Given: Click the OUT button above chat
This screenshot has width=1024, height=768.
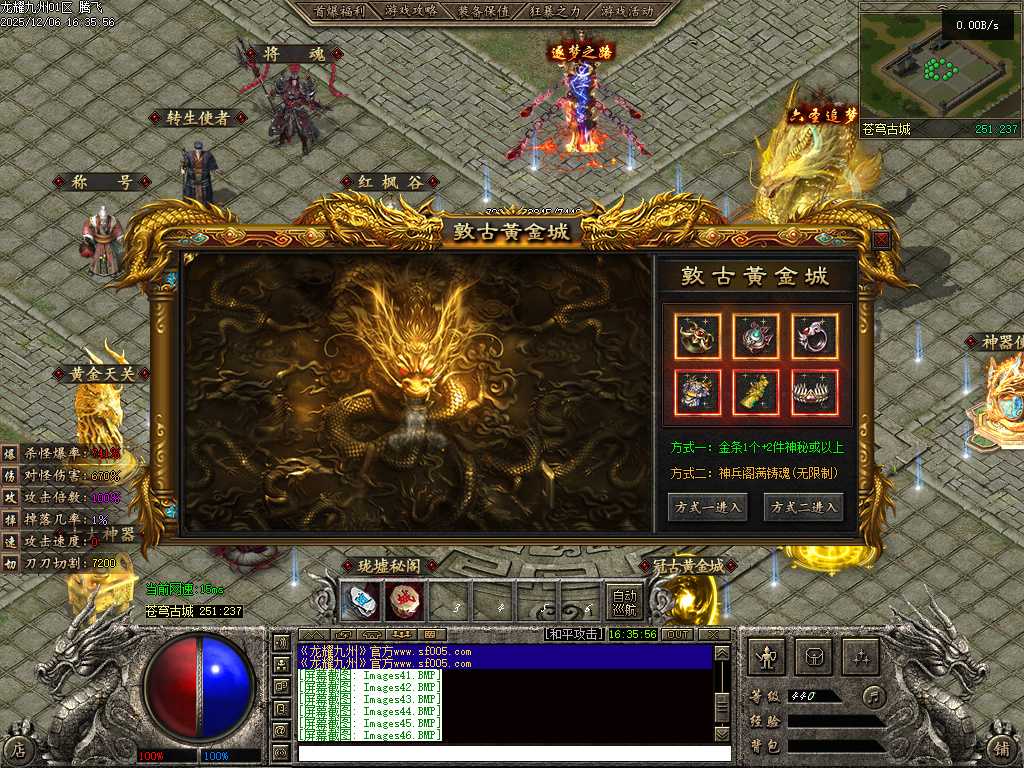Looking at the screenshot, I should (678, 634).
